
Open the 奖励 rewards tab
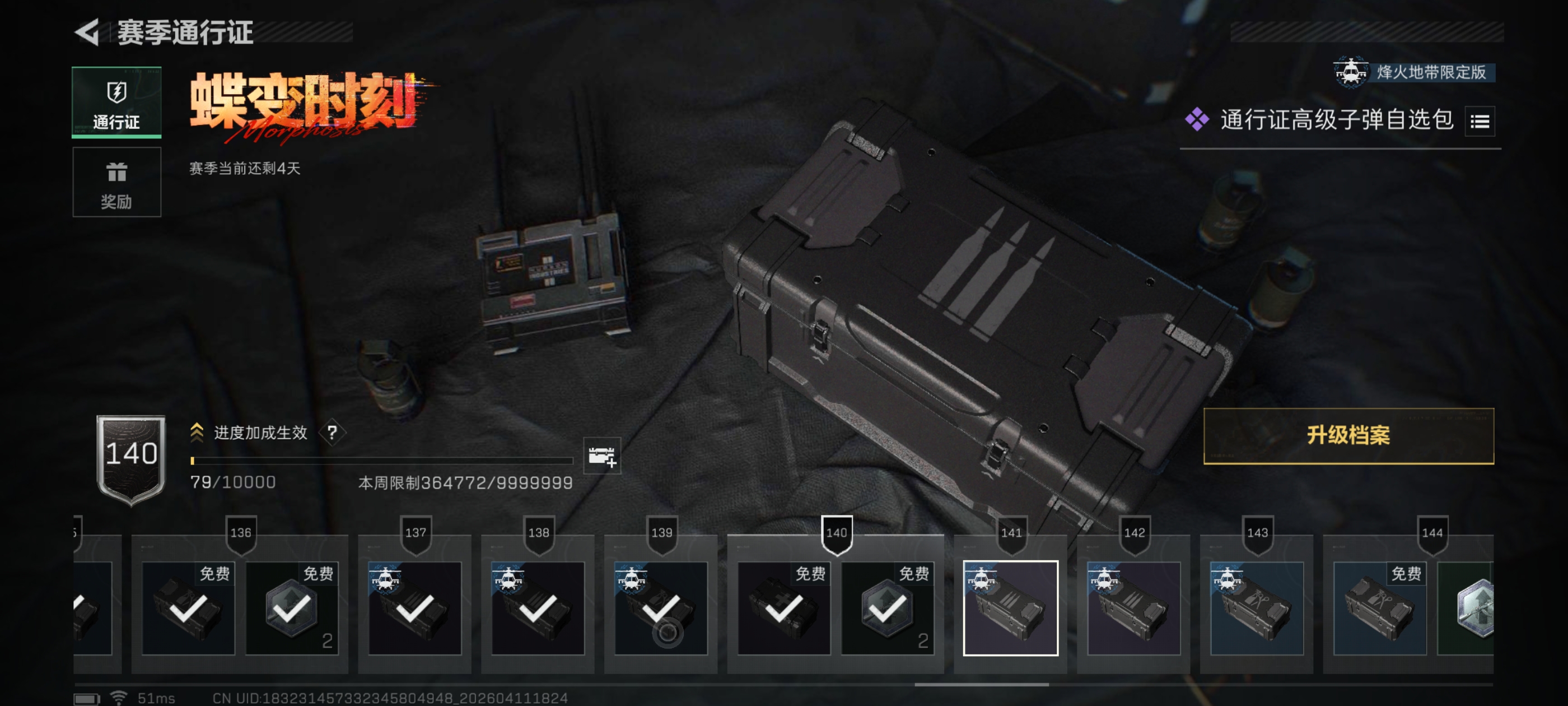pos(116,182)
